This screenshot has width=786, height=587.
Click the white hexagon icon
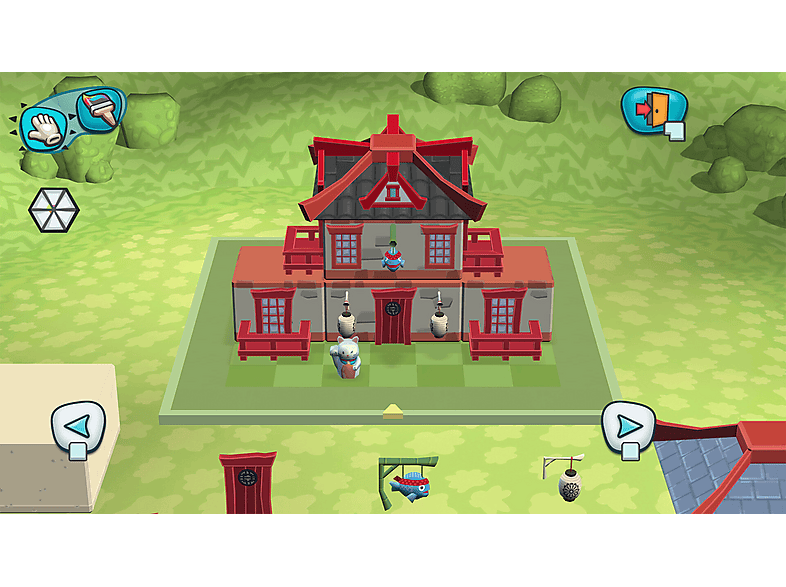pyautogui.click(x=53, y=209)
